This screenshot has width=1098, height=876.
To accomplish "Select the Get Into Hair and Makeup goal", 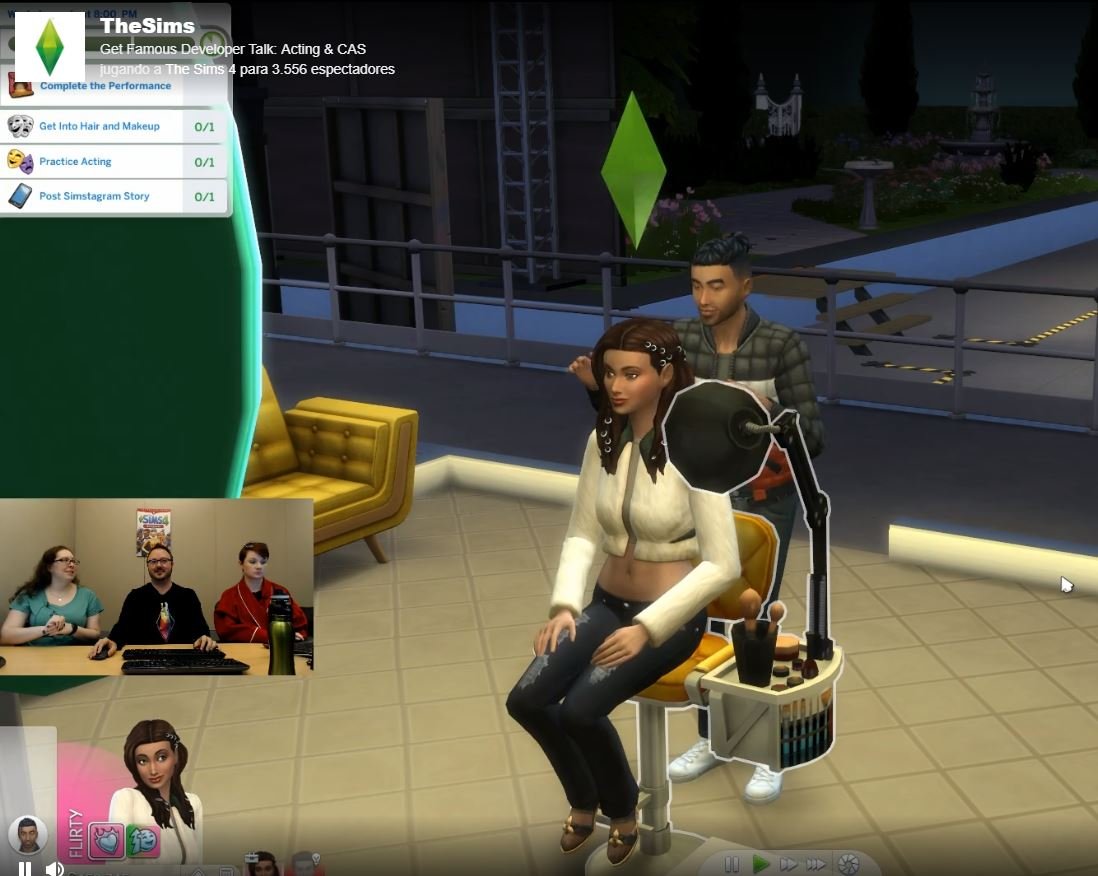I will tap(99, 127).
